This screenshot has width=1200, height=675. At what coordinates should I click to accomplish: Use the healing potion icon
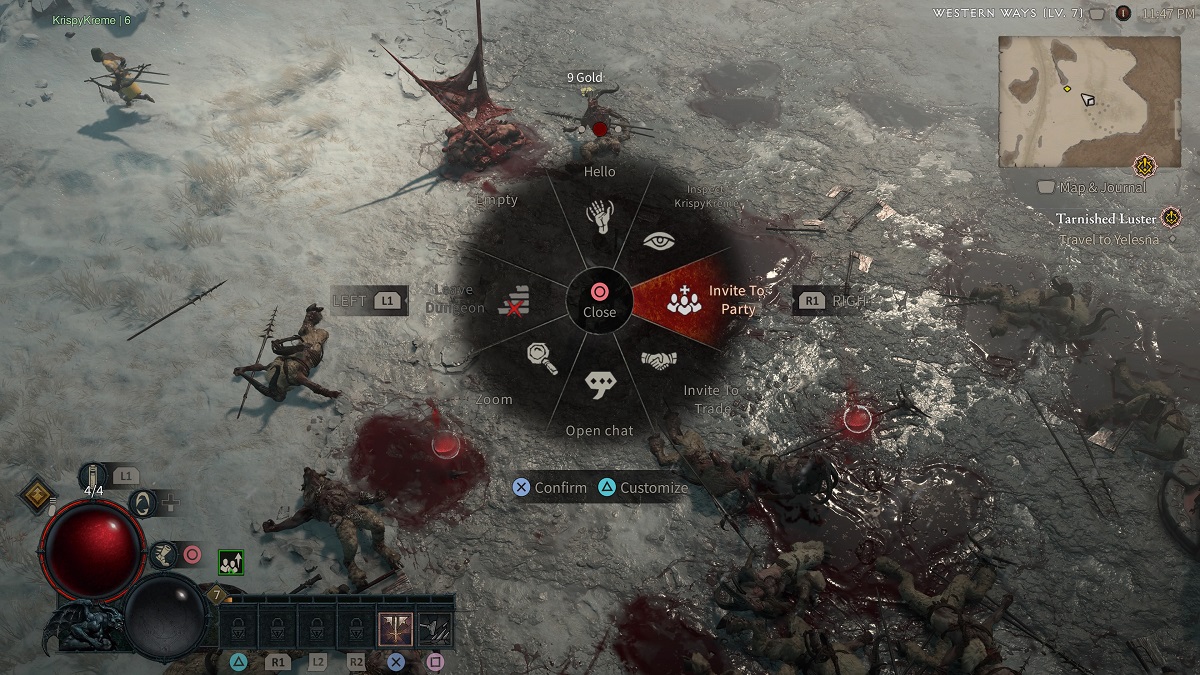pyautogui.click(x=94, y=477)
